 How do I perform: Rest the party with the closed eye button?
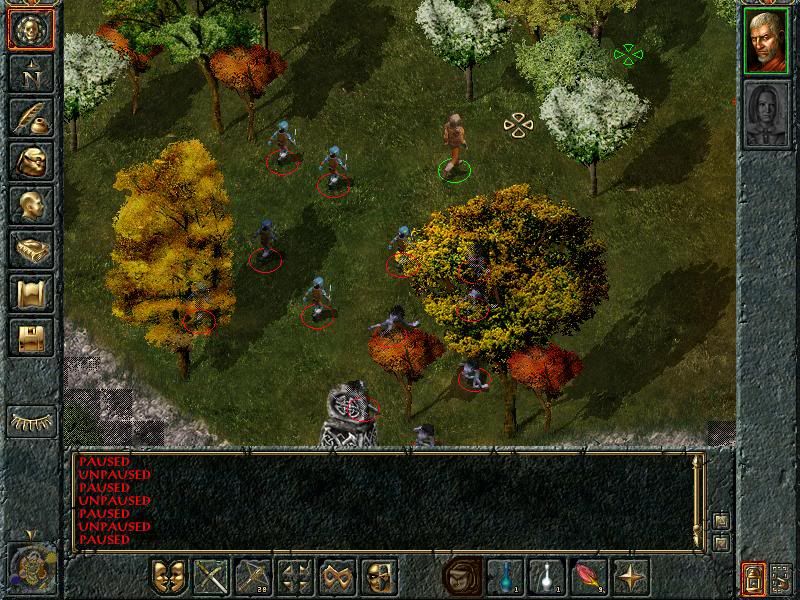(31, 421)
